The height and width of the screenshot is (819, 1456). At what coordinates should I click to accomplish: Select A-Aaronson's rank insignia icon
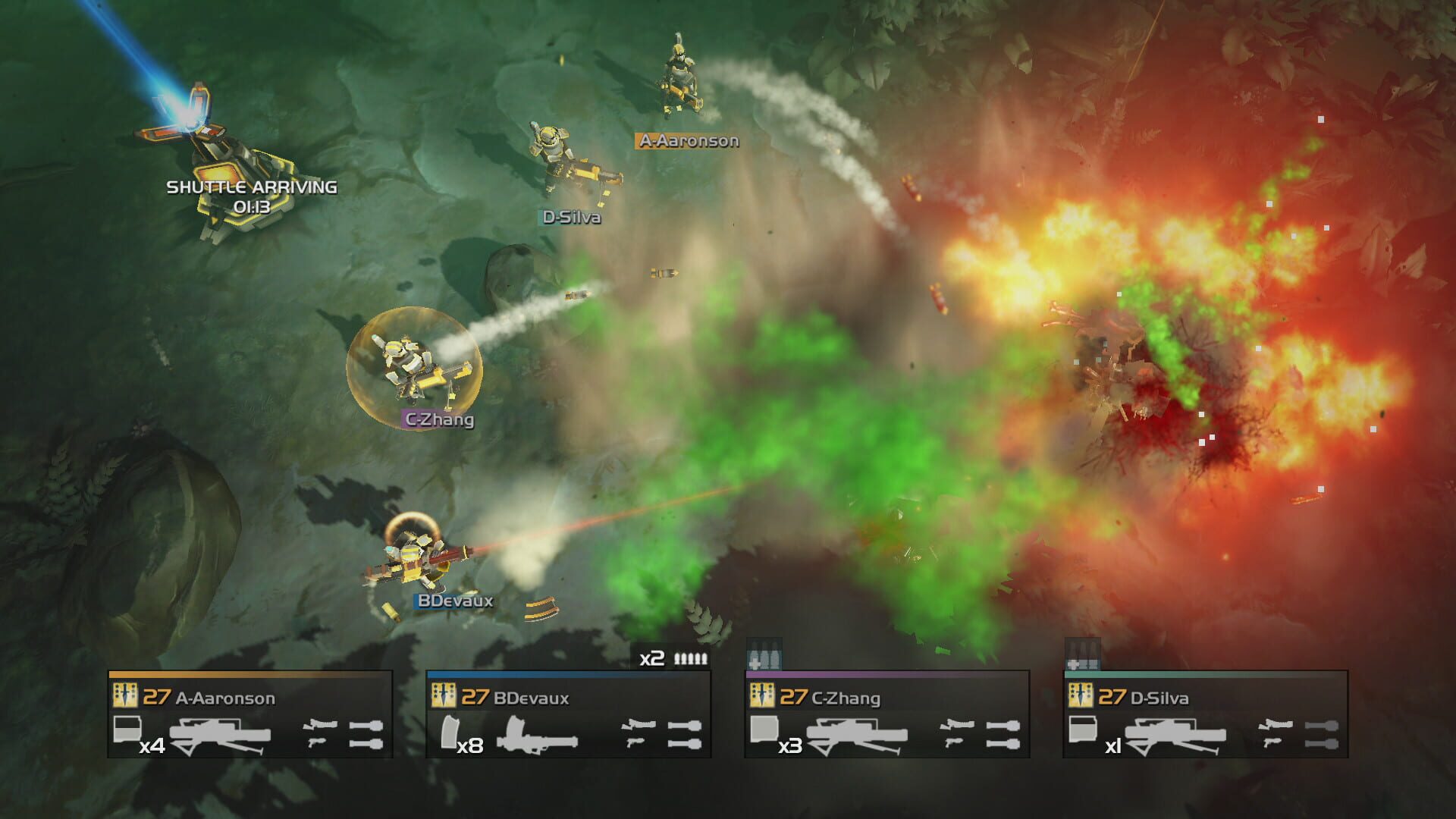125,695
